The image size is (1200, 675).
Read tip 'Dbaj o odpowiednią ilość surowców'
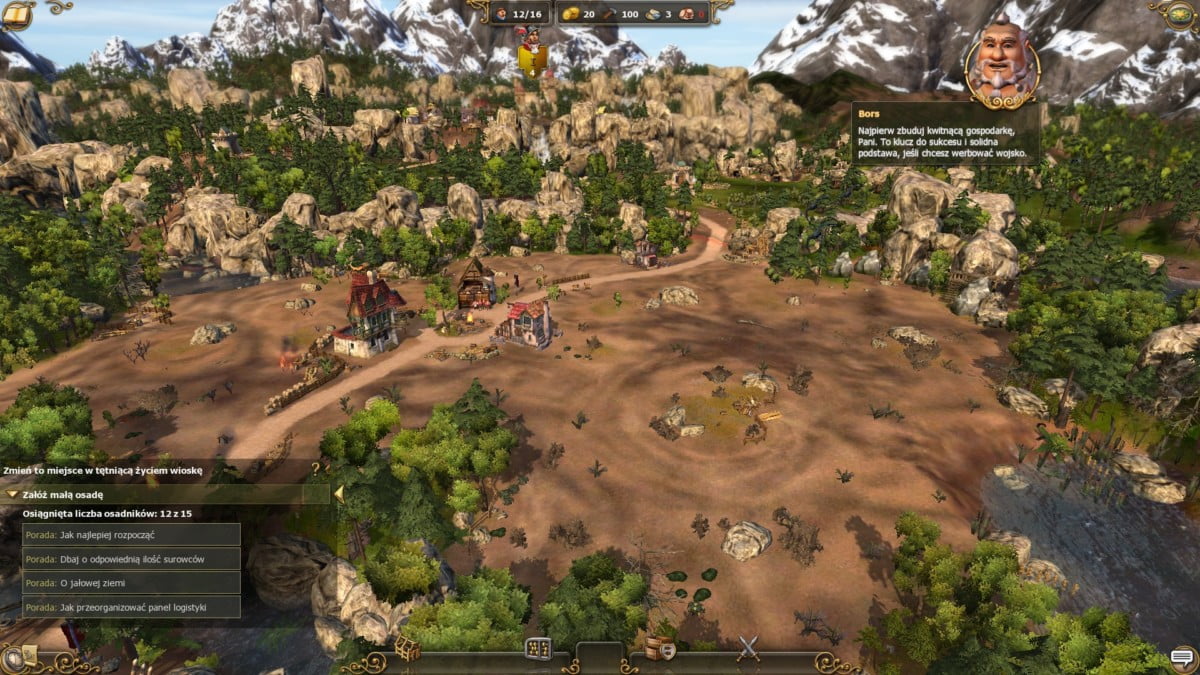click(131, 558)
